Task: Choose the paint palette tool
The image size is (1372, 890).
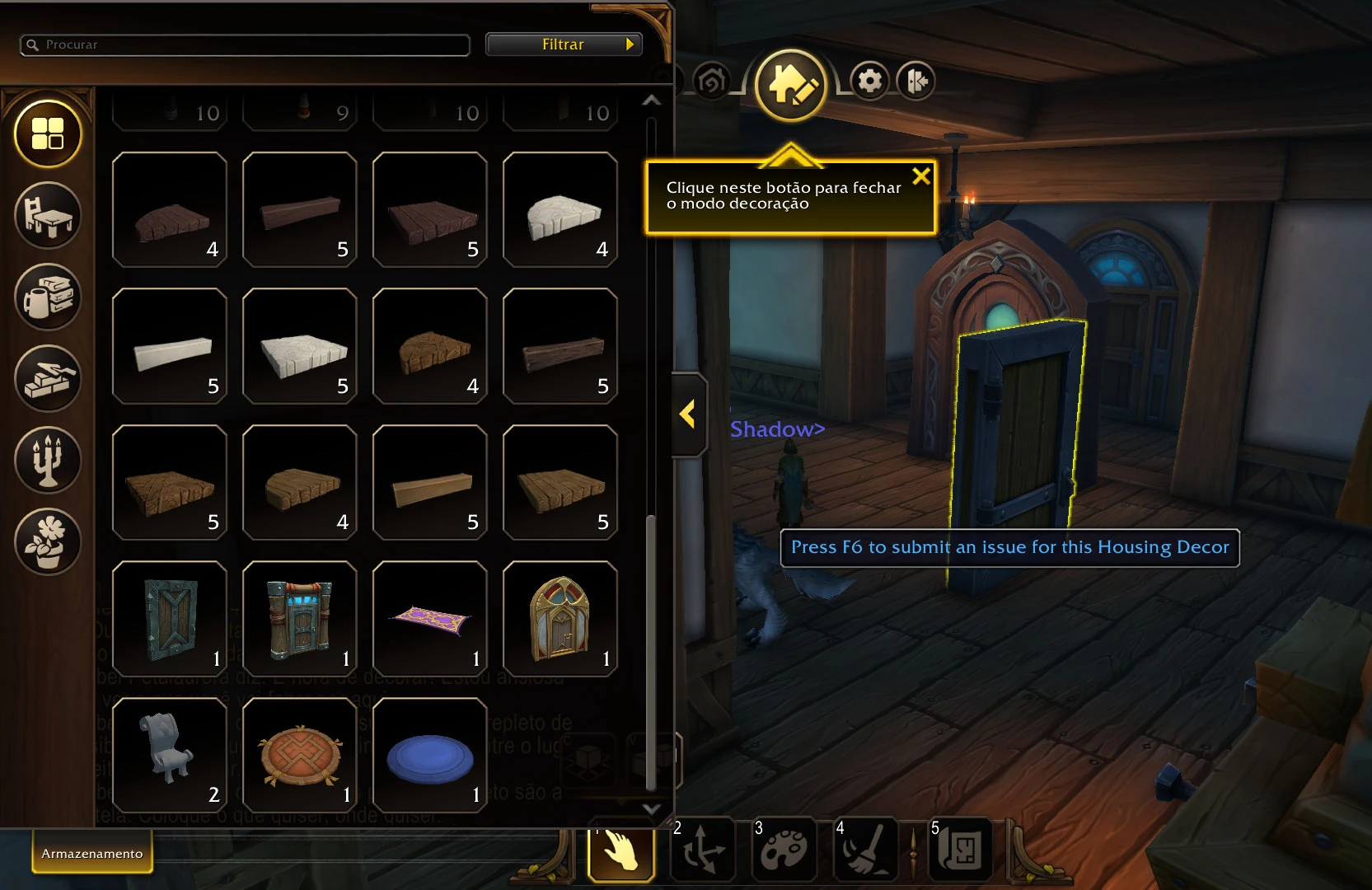Action: click(784, 850)
